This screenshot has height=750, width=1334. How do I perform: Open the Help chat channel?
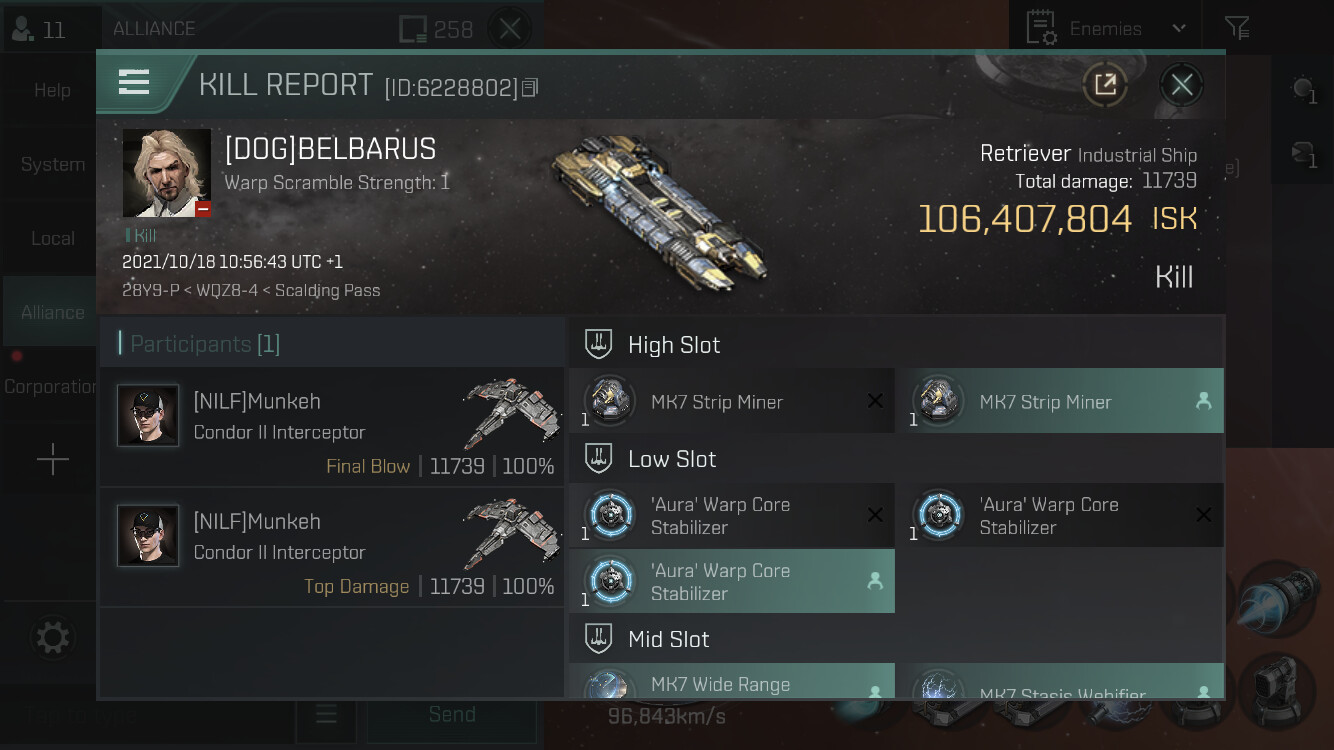(x=52, y=90)
